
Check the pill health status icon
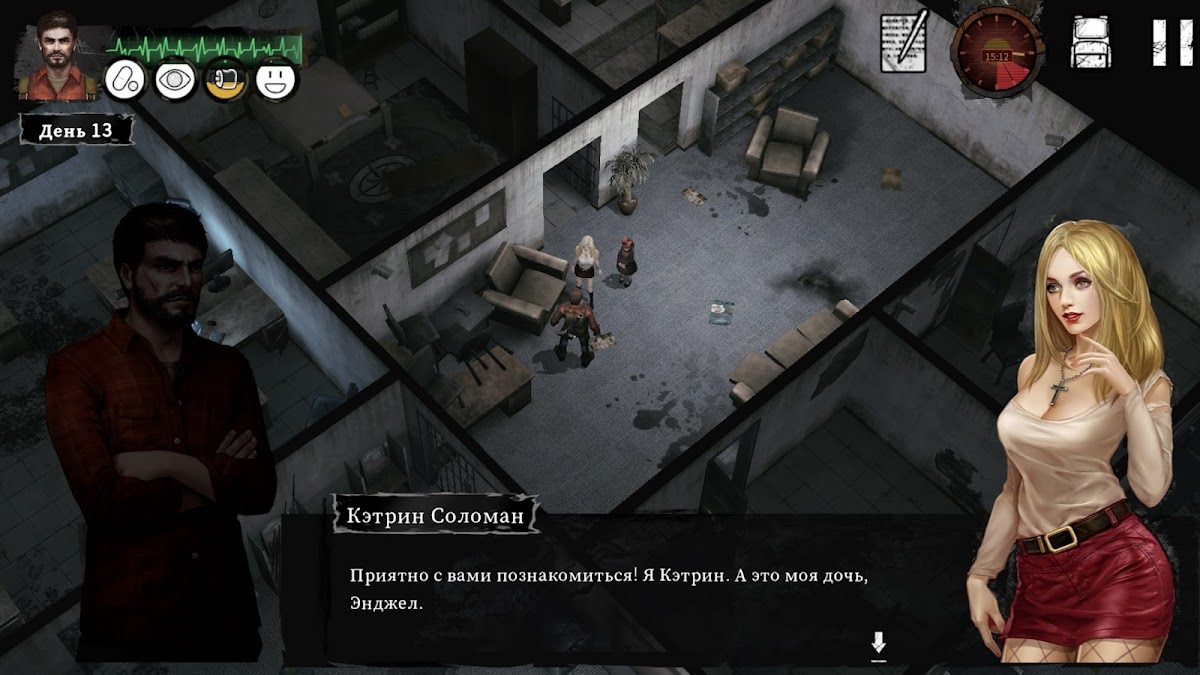[126, 80]
